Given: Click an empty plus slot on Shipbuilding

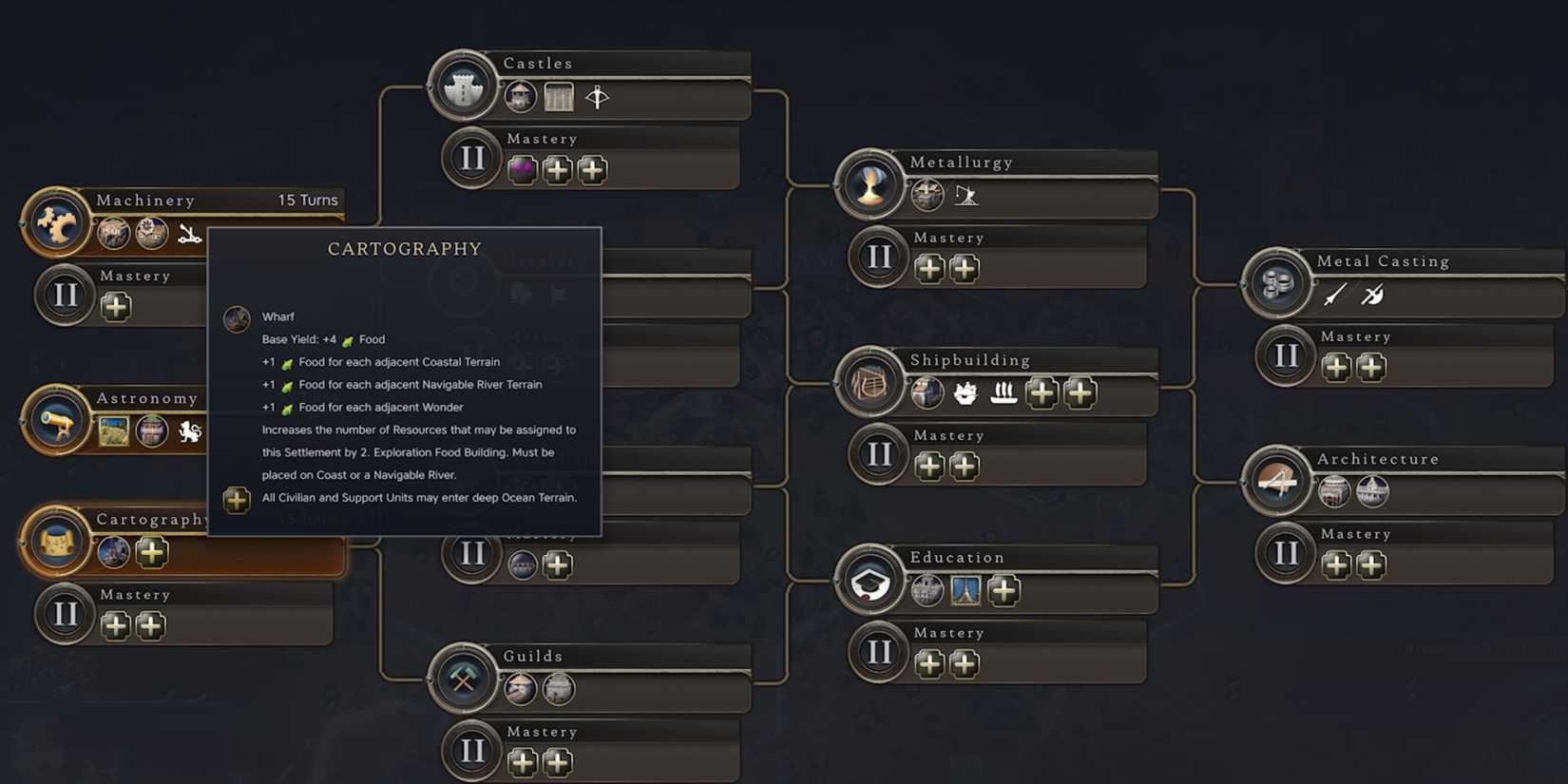Looking at the screenshot, I should click(1042, 392).
